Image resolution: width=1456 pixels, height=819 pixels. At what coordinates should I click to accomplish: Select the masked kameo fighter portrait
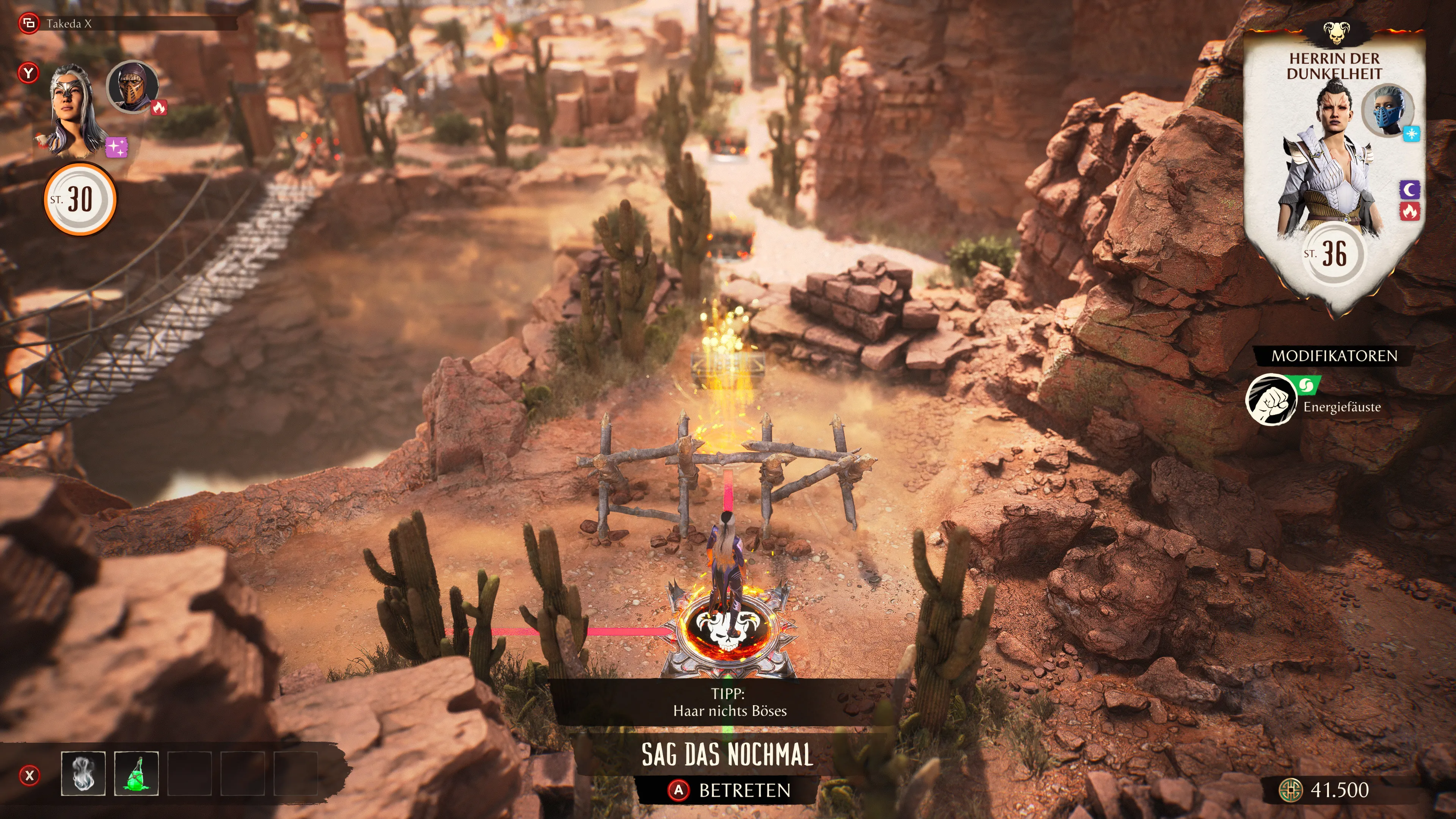[x=132, y=86]
